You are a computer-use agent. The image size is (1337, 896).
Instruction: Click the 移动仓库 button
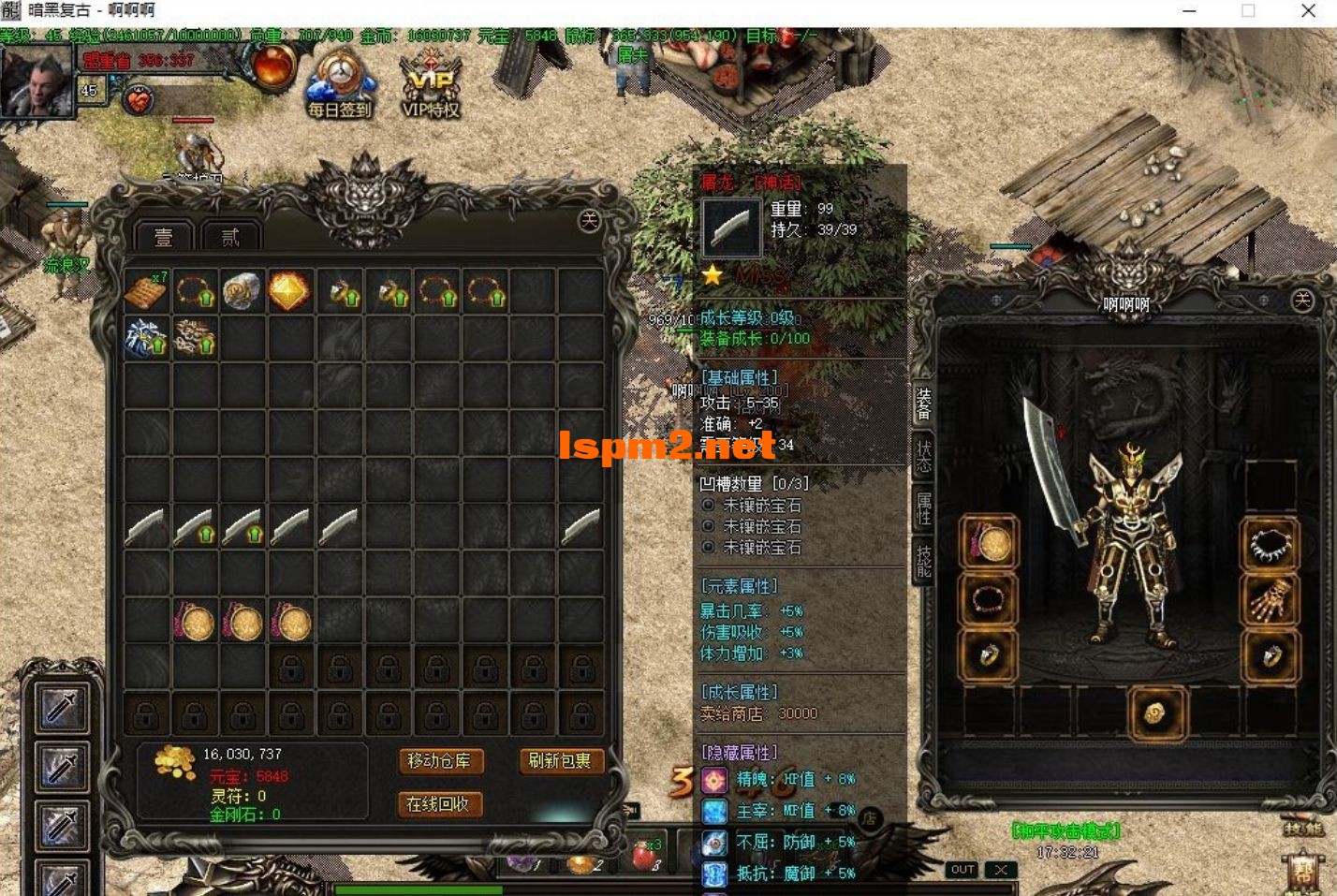pyautogui.click(x=438, y=761)
